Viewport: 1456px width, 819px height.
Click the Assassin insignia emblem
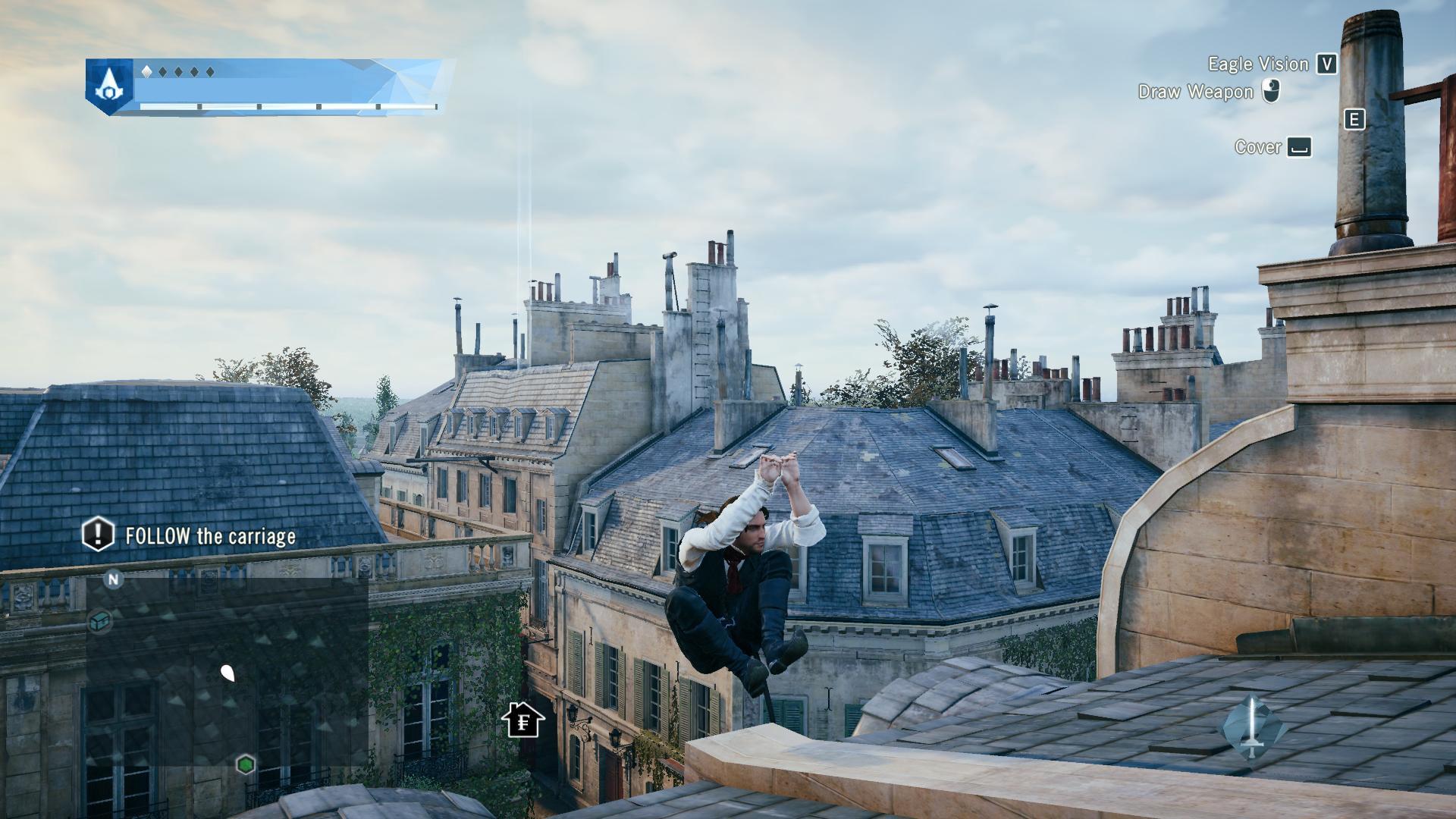click(109, 87)
